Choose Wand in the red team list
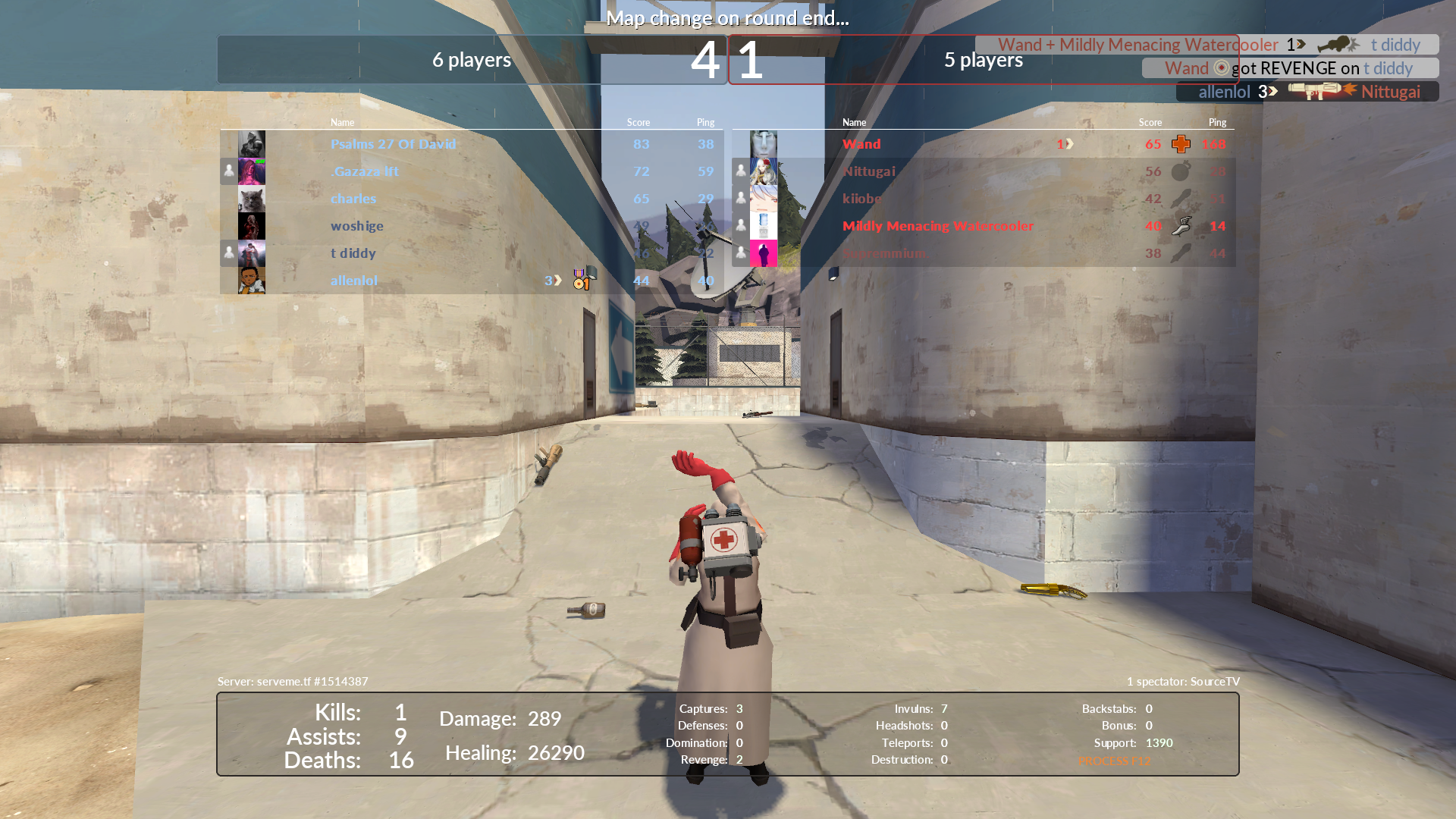Screen dimensions: 1456x819 click(x=861, y=144)
